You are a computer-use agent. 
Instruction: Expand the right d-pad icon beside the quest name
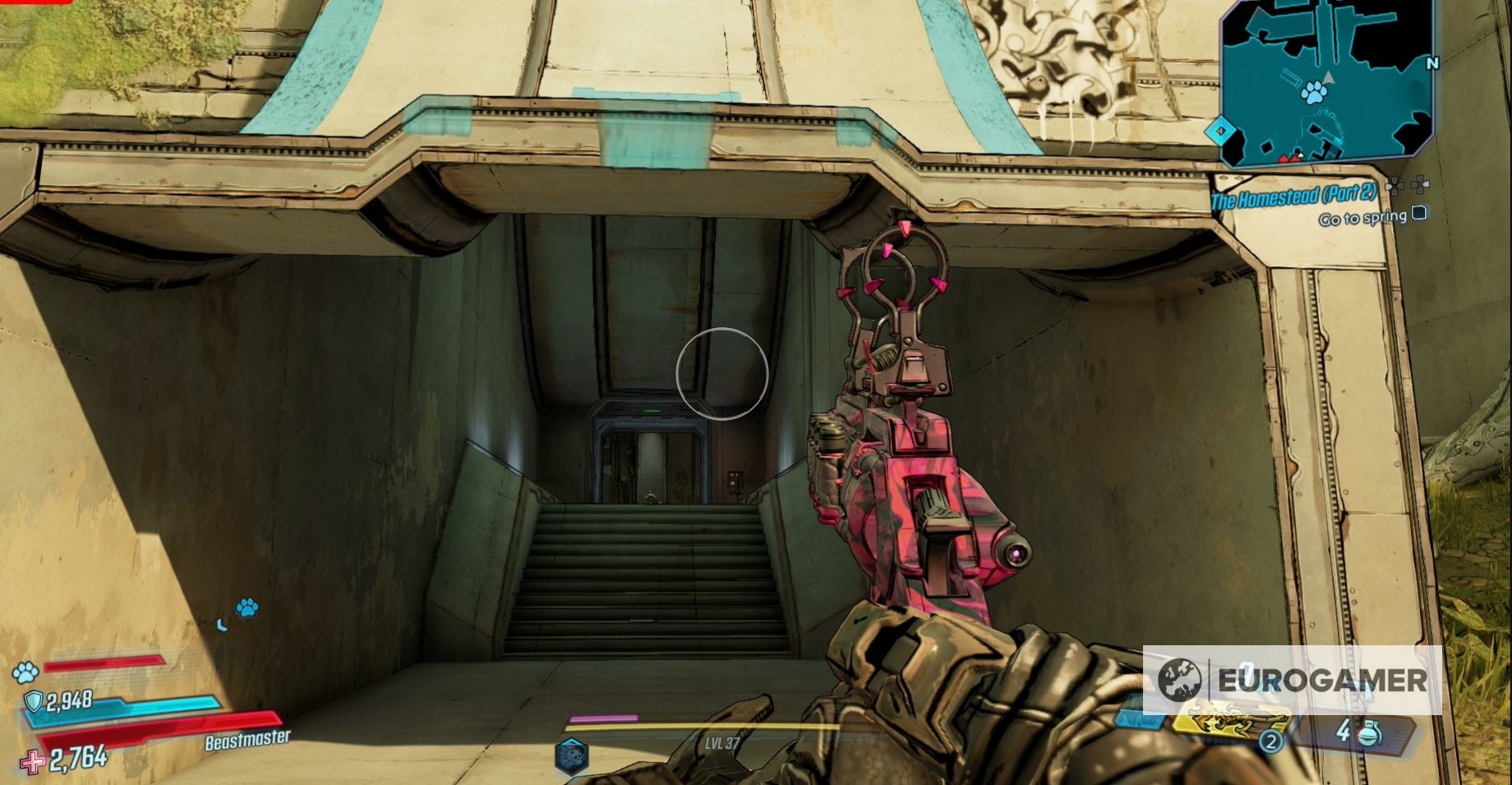[x=1418, y=186]
